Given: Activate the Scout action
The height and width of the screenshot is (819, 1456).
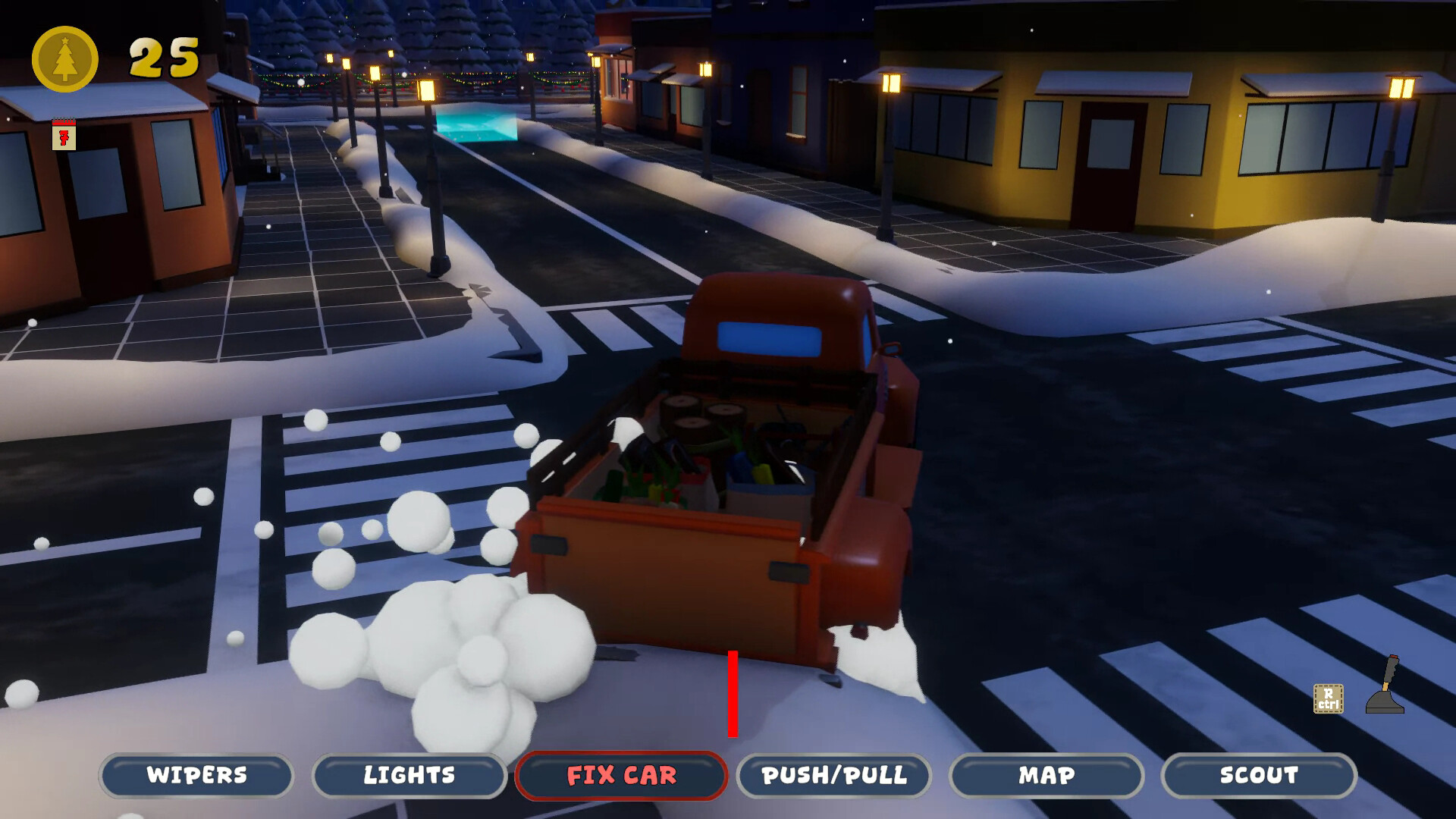Looking at the screenshot, I should [1259, 775].
